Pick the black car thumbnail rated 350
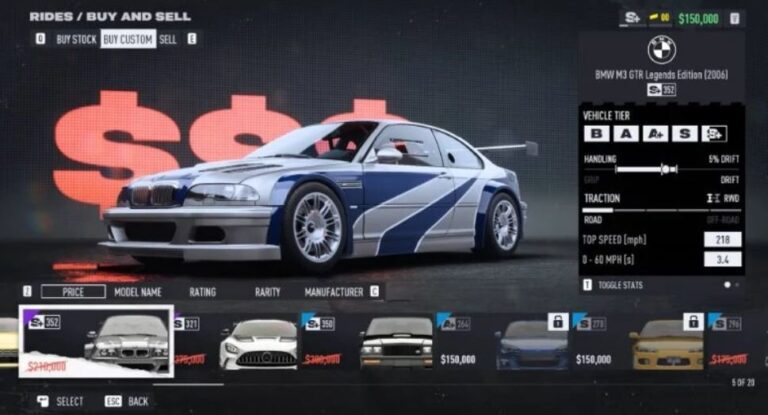768x415 pixels. pyautogui.click(x=397, y=343)
